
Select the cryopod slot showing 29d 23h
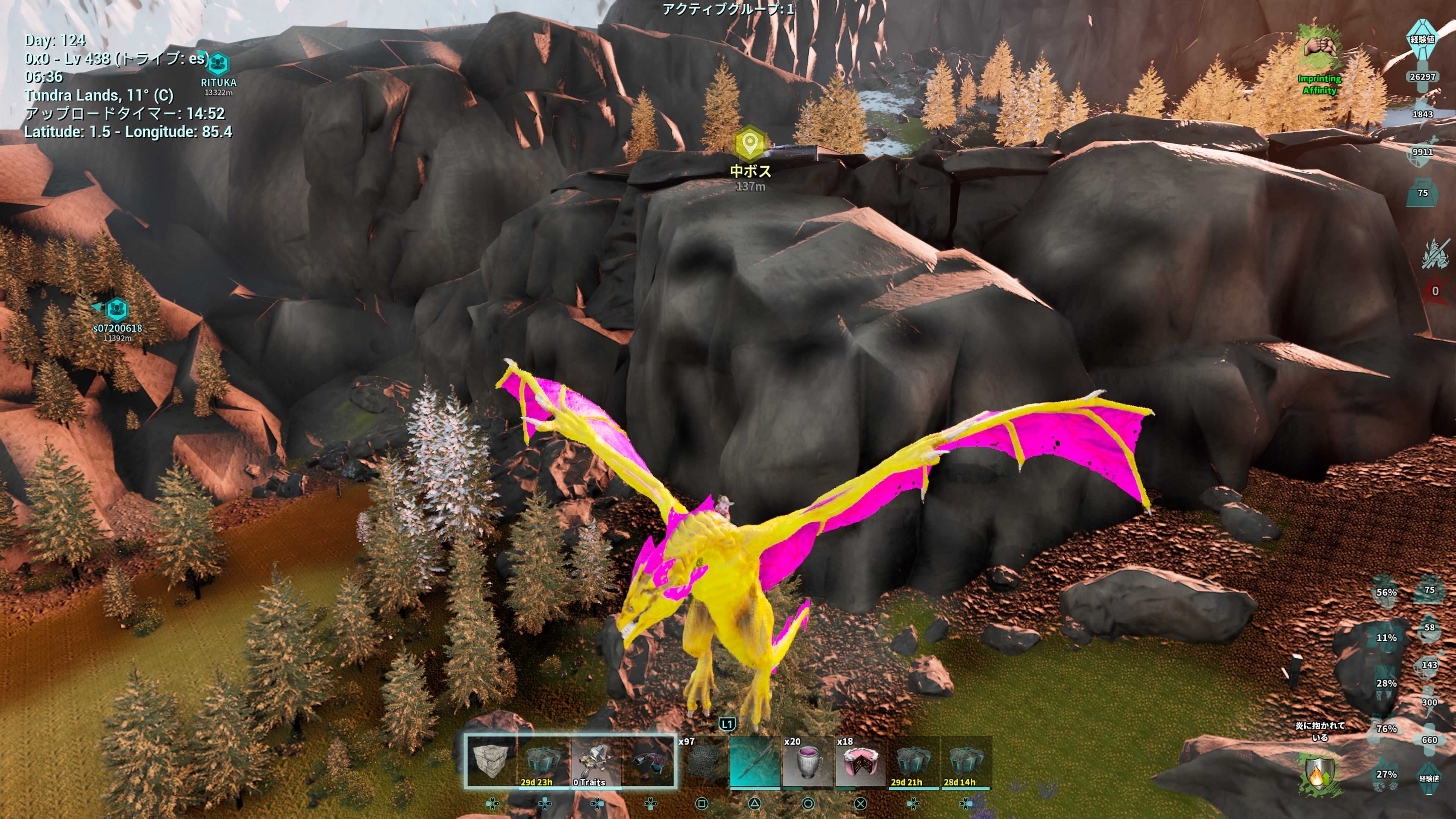pyautogui.click(x=543, y=760)
